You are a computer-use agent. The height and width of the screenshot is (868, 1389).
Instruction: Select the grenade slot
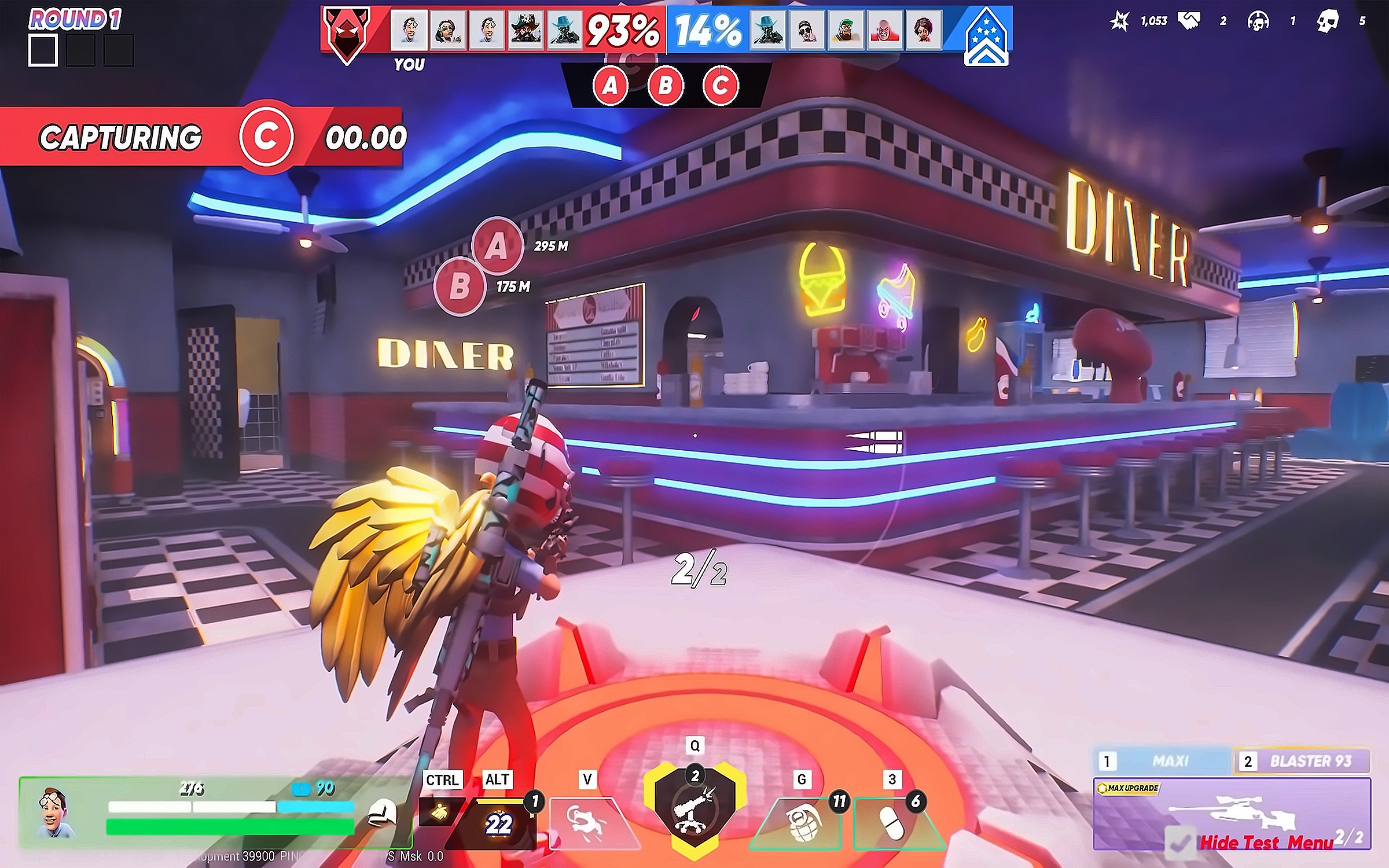point(802,823)
